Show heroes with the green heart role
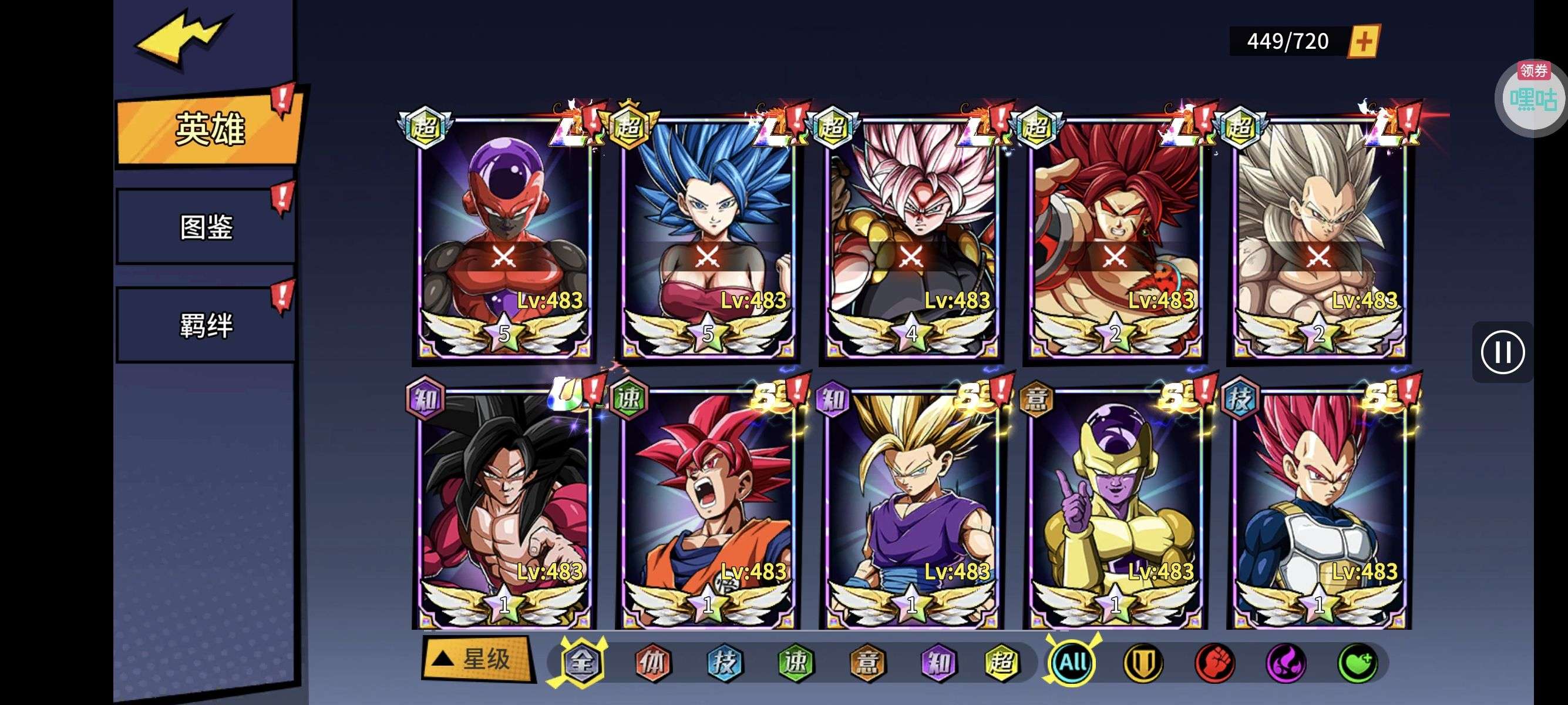Screen dimensions: 1568x705 point(1357,662)
